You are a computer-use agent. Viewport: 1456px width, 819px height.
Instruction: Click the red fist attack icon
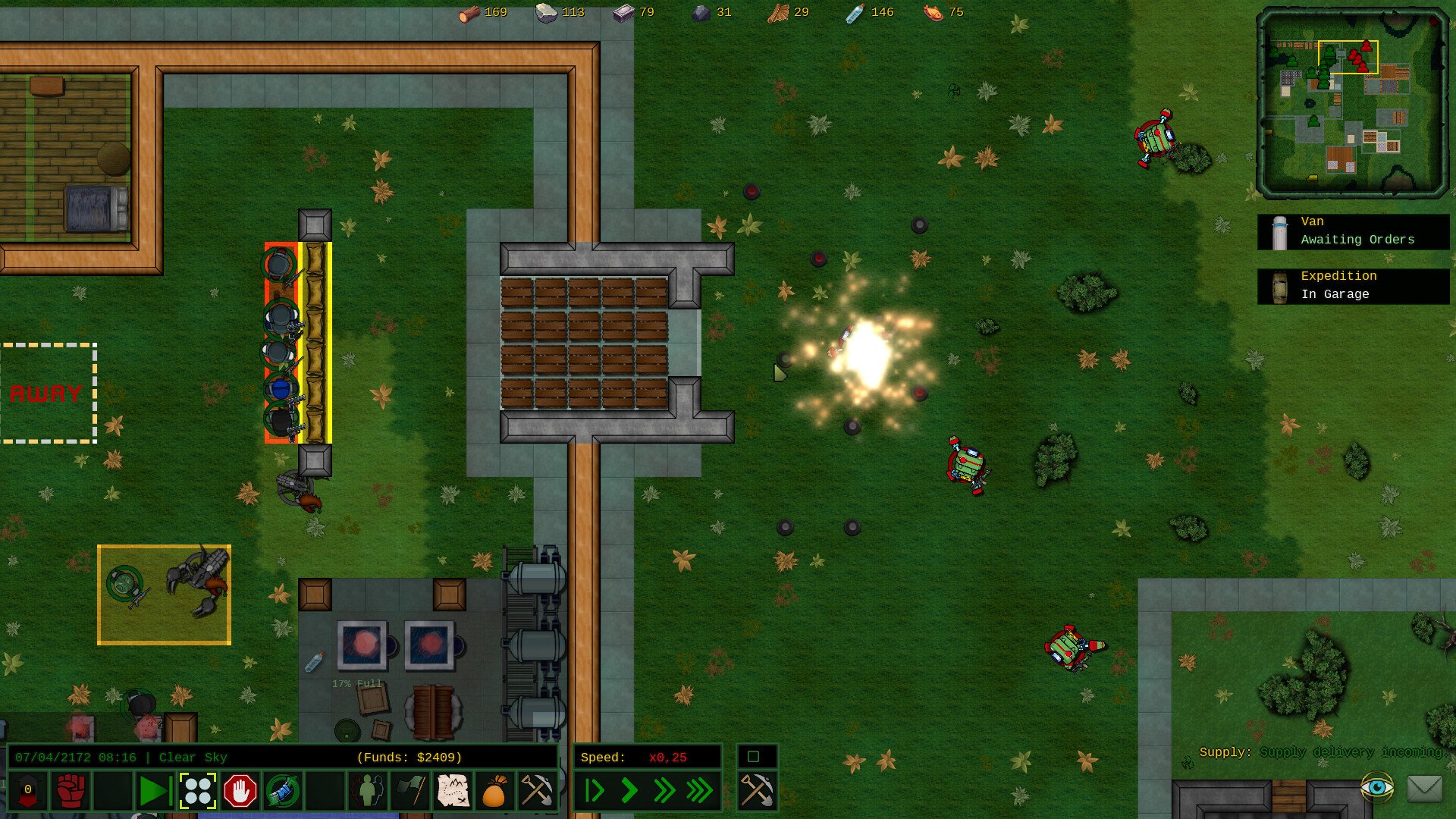tap(71, 791)
